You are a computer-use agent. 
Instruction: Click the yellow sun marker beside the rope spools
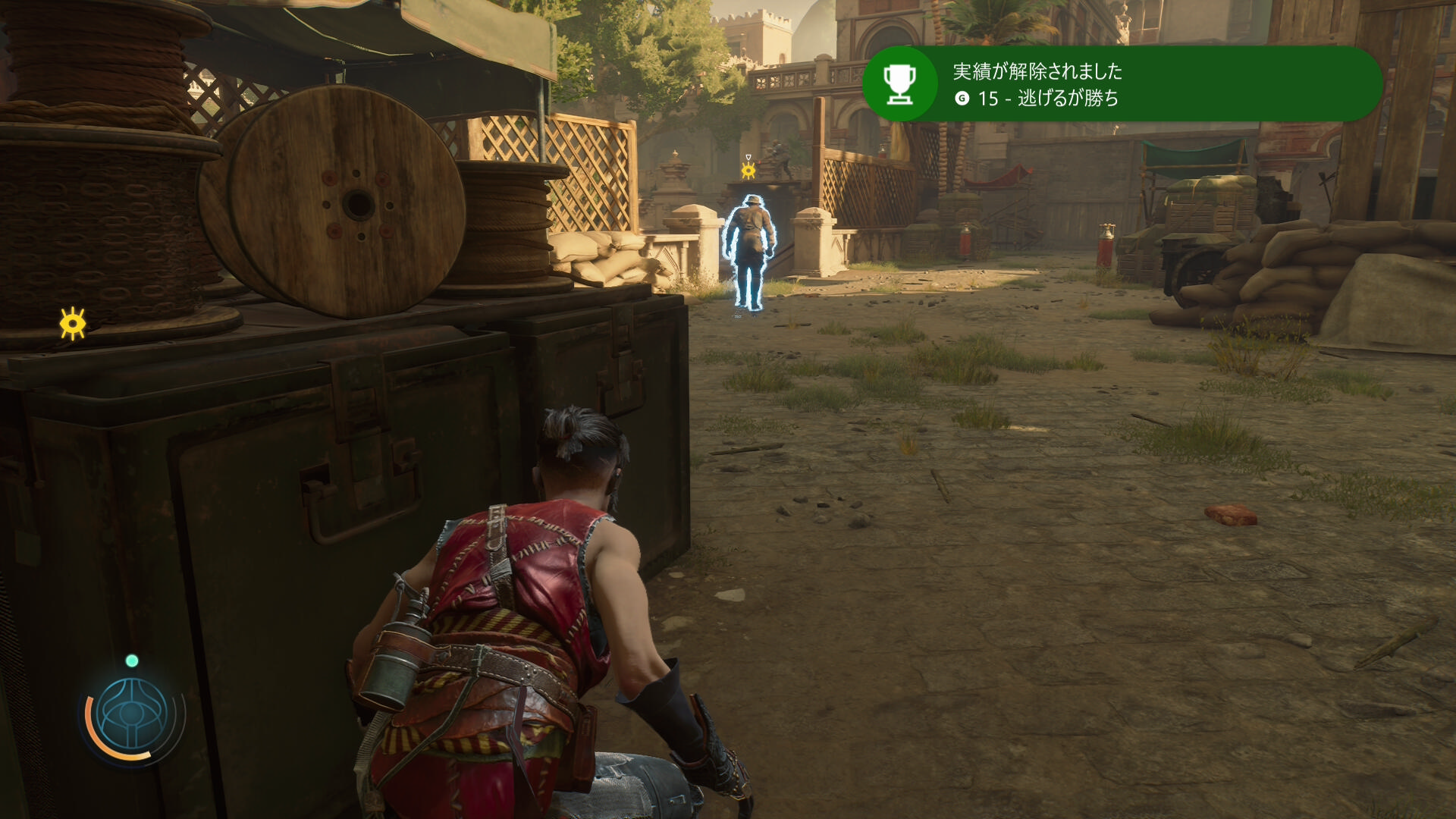pyautogui.click(x=73, y=324)
